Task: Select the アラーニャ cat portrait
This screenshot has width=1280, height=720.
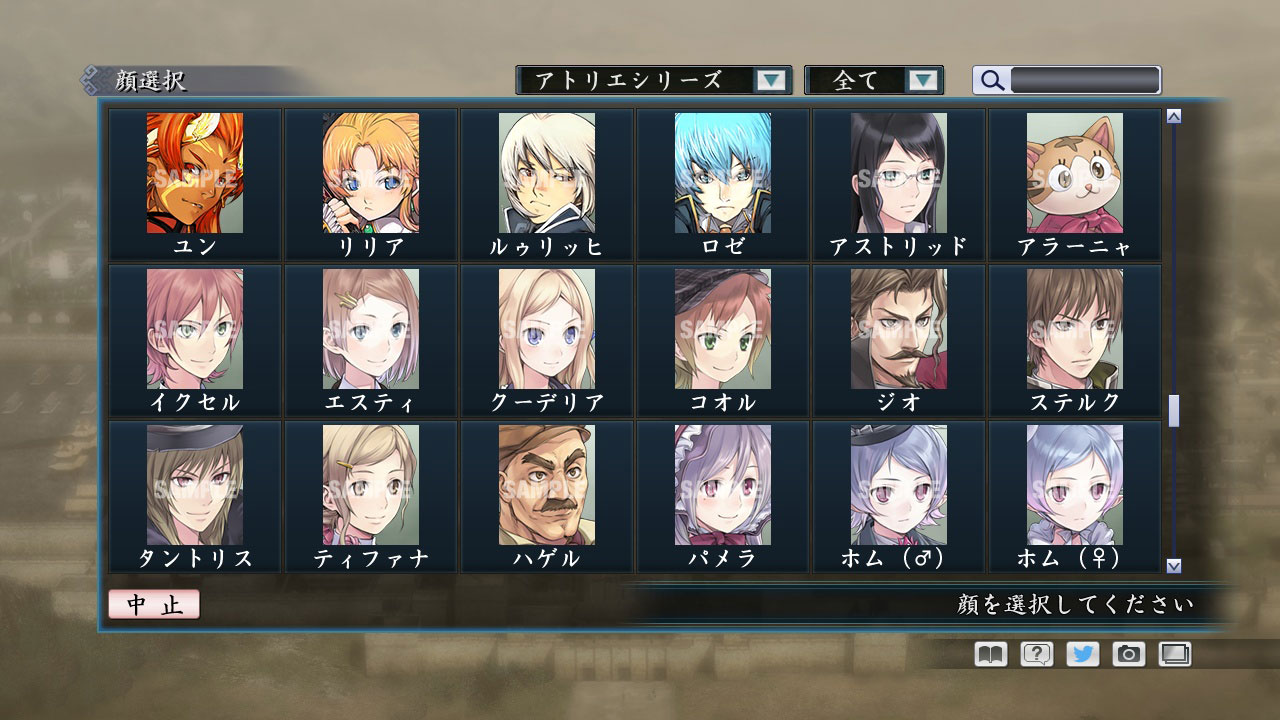Action: (1074, 175)
